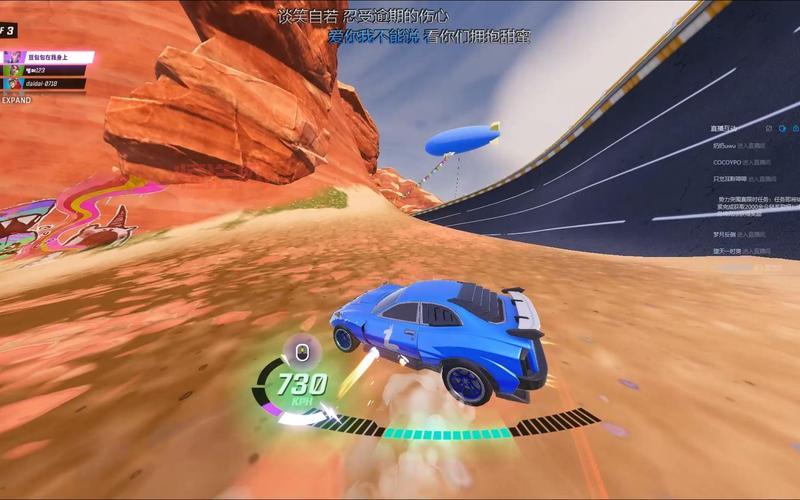This screenshot has width=800, height=500.
Task: Expand the race leaderboard list
Action: click(x=17, y=100)
